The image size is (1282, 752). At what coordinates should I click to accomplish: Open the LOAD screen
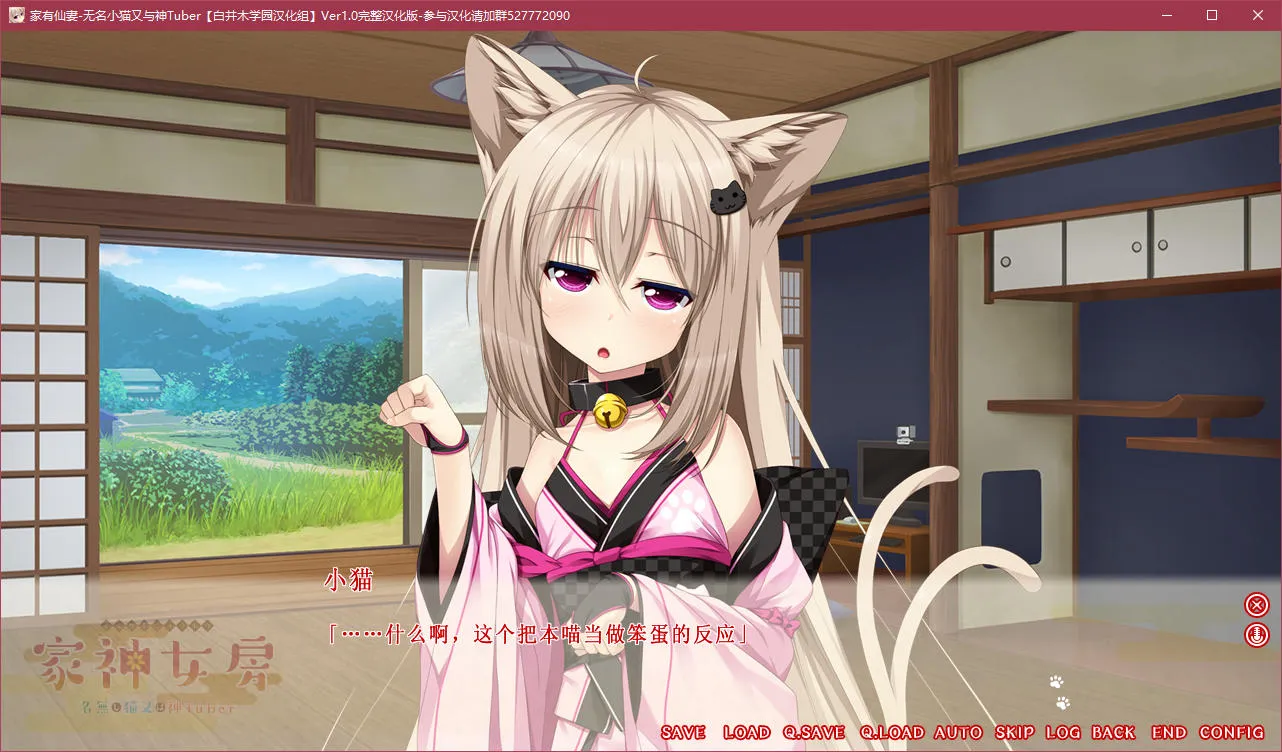coord(748,733)
